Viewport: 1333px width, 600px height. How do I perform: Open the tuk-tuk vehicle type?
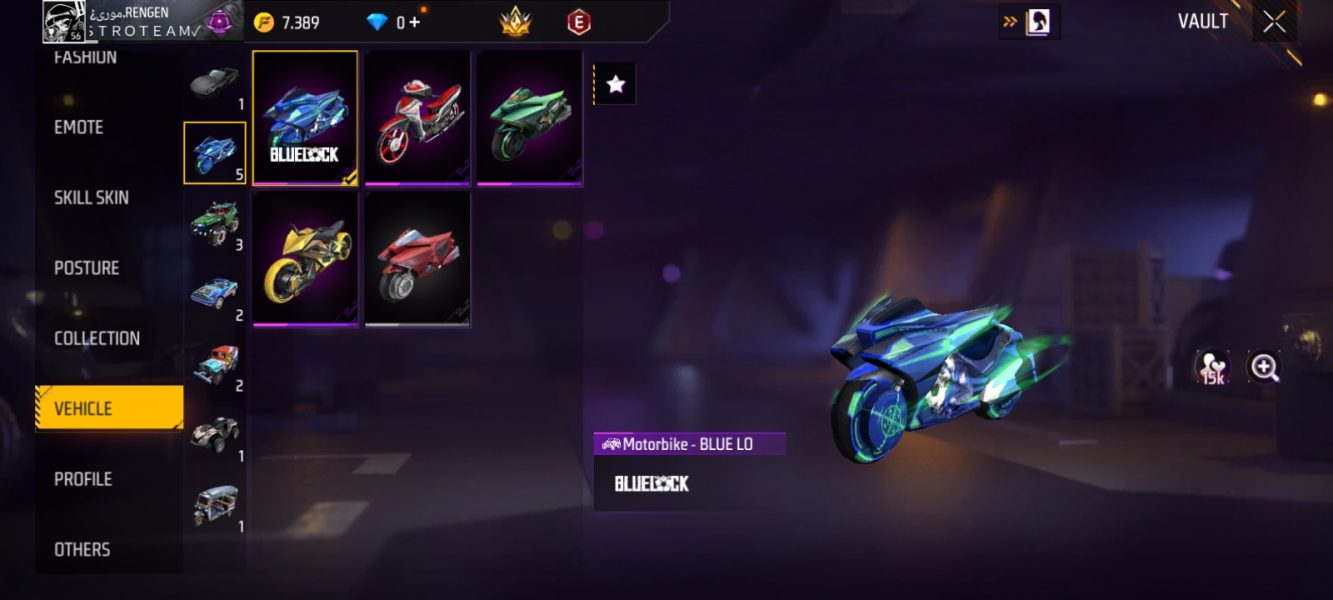pyautogui.click(x=214, y=505)
